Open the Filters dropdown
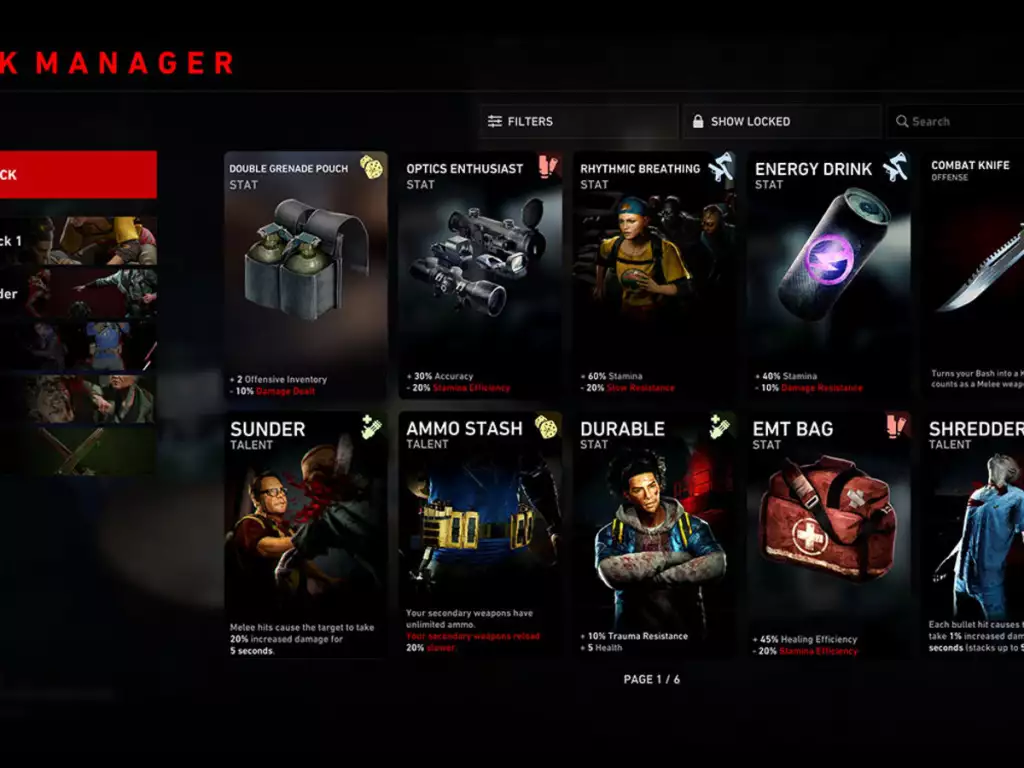This screenshot has height=768, width=1024. pos(577,122)
